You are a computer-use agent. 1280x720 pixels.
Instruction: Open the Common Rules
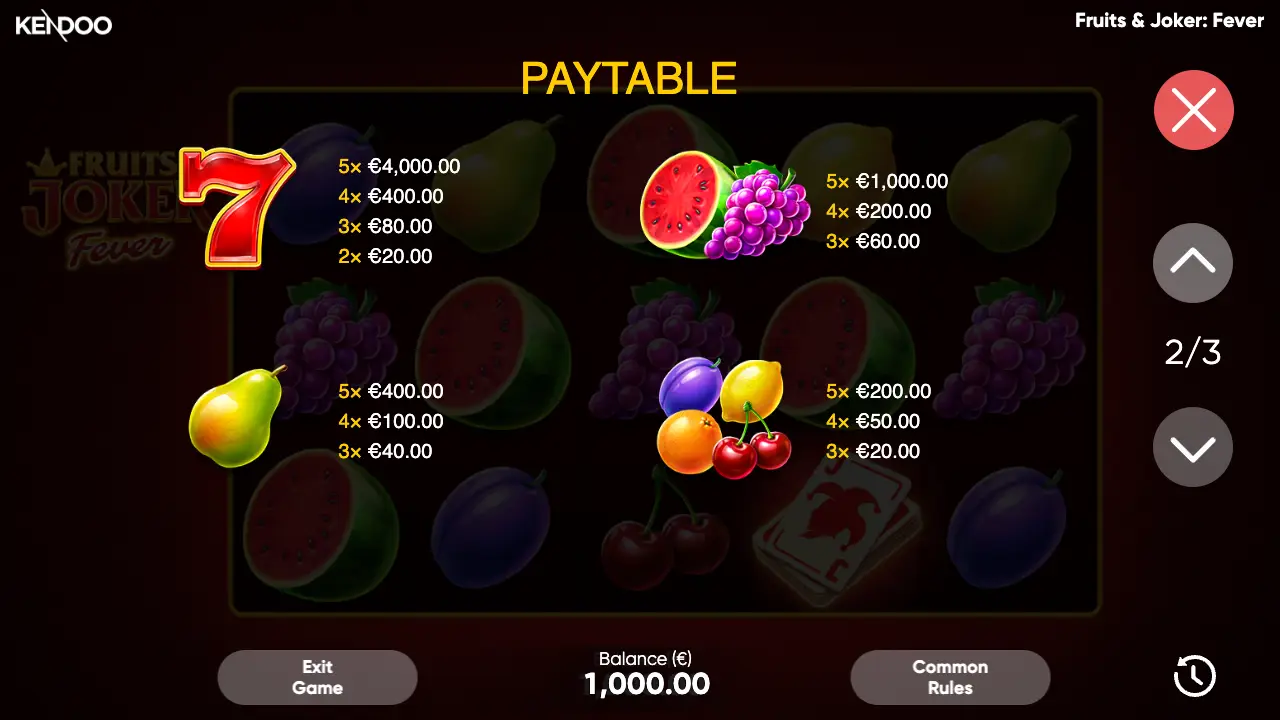click(x=950, y=677)
